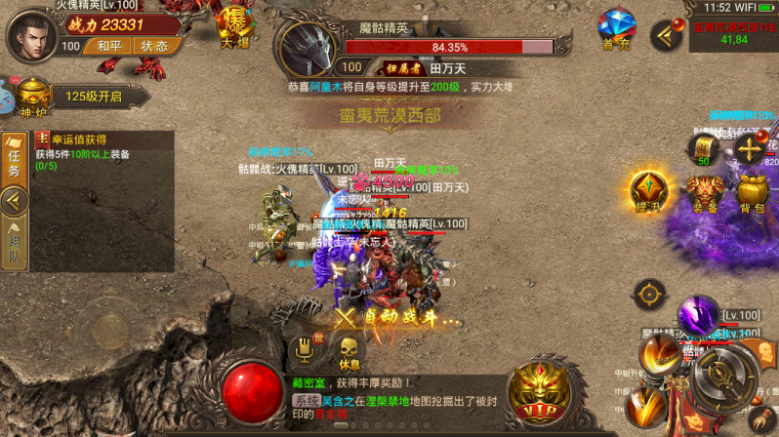Open the 大爆 event icon
The image size is (779, 437).
coord(235,28)
